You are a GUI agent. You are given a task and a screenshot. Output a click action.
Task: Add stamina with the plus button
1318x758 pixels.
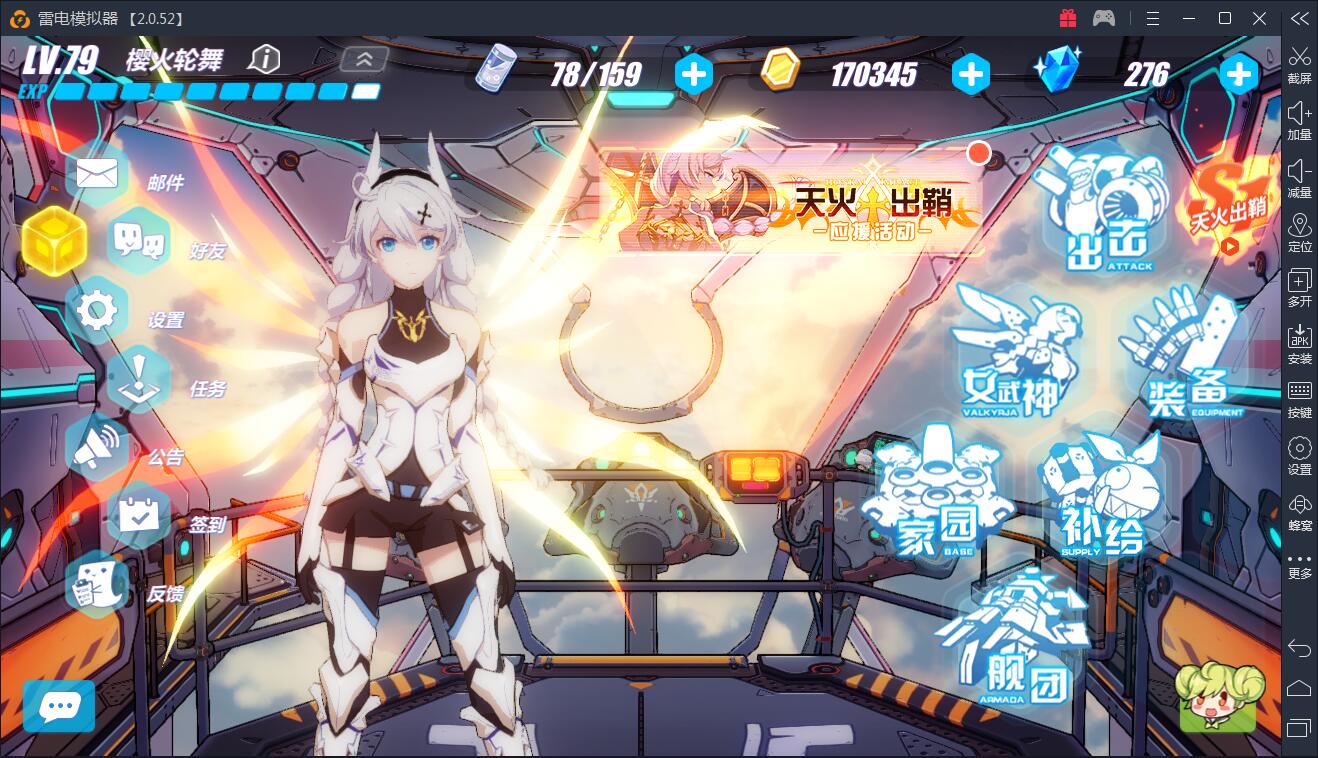pyautogui.click(x=694, y=74)
